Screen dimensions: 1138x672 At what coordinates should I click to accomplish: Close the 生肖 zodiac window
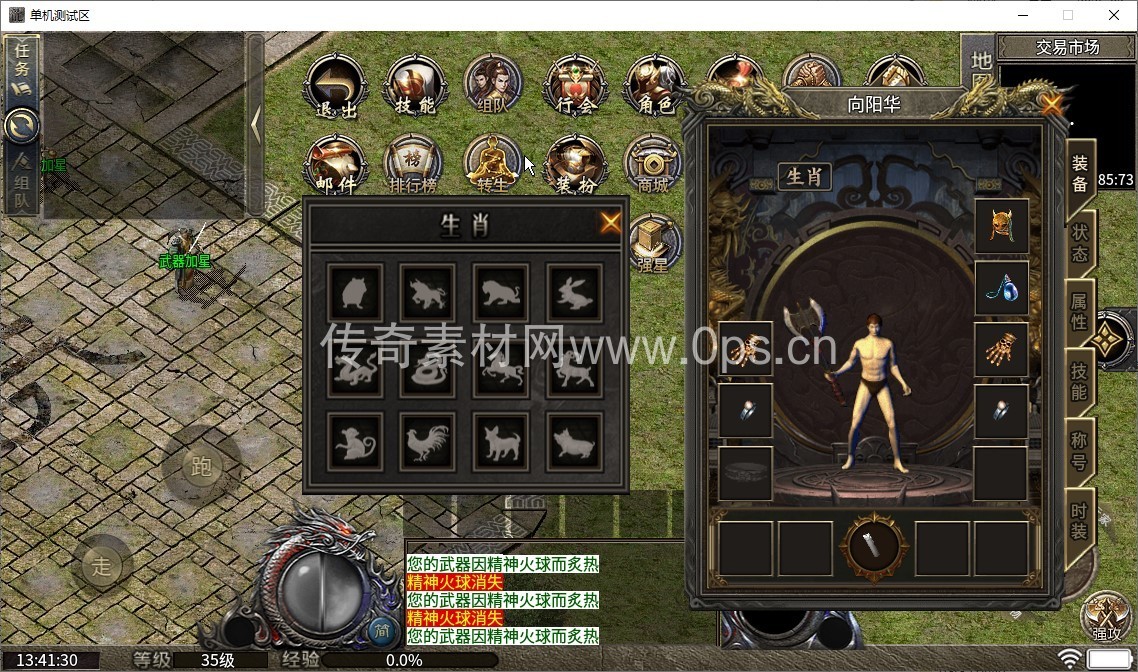pyautogui.click(x=610, y=223)
